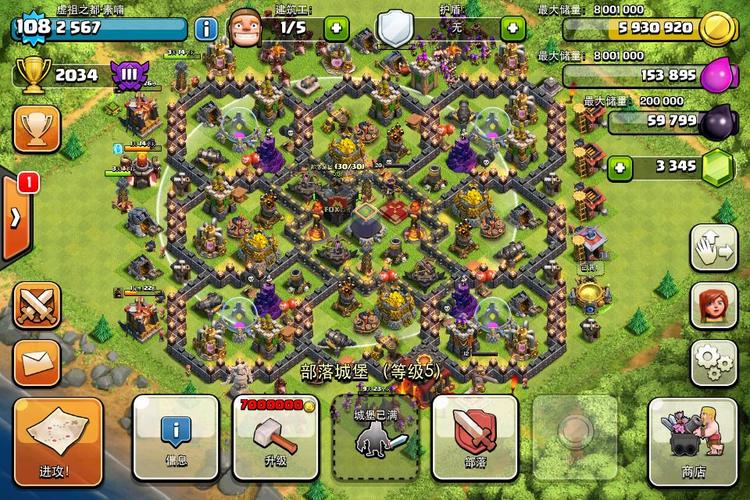Tap the red-haired villager portrait button
Image resolution: width=750 pixels, height=500 pixels.
point(713,304)
